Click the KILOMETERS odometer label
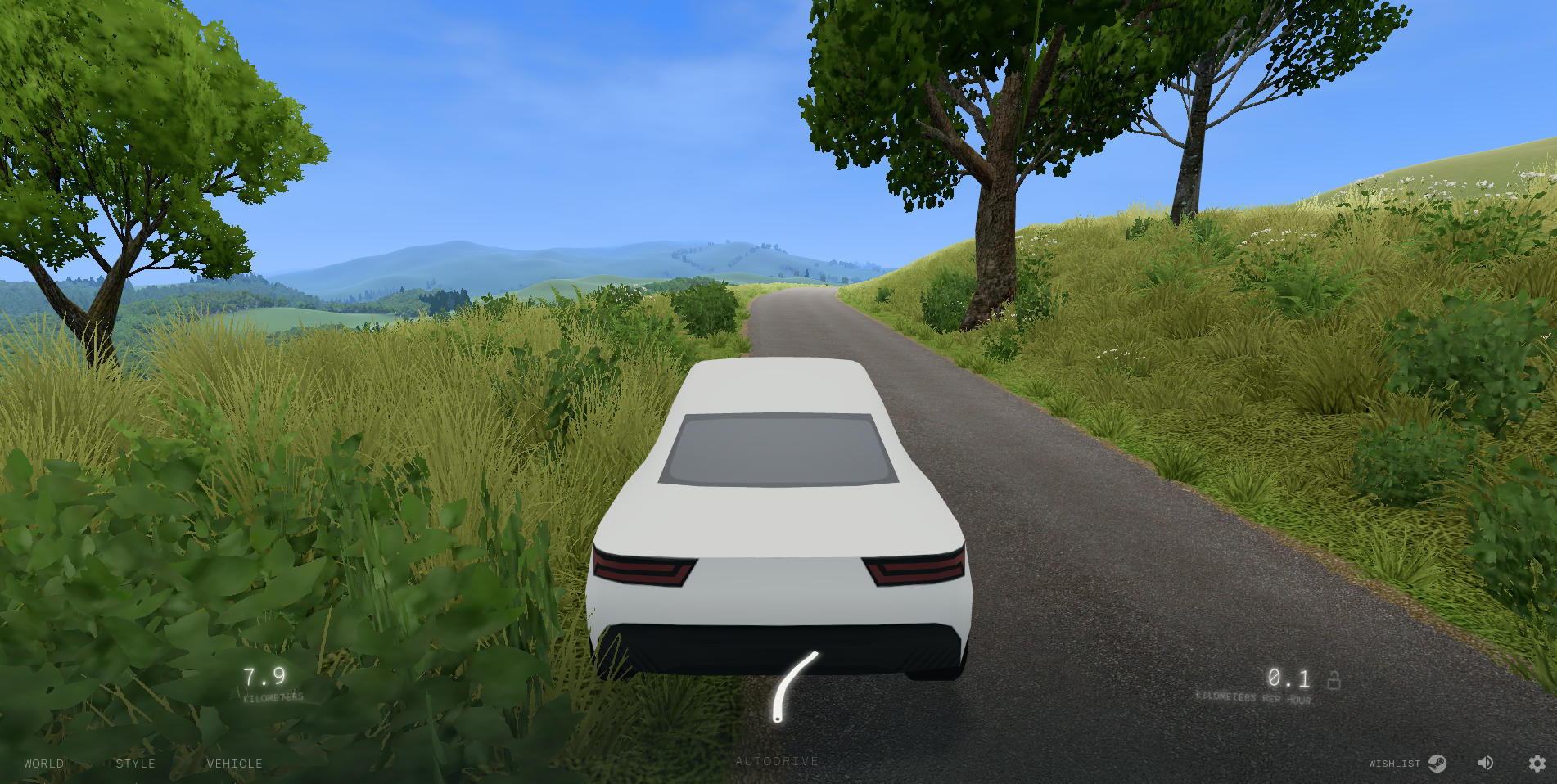 [x=273, y=696]
